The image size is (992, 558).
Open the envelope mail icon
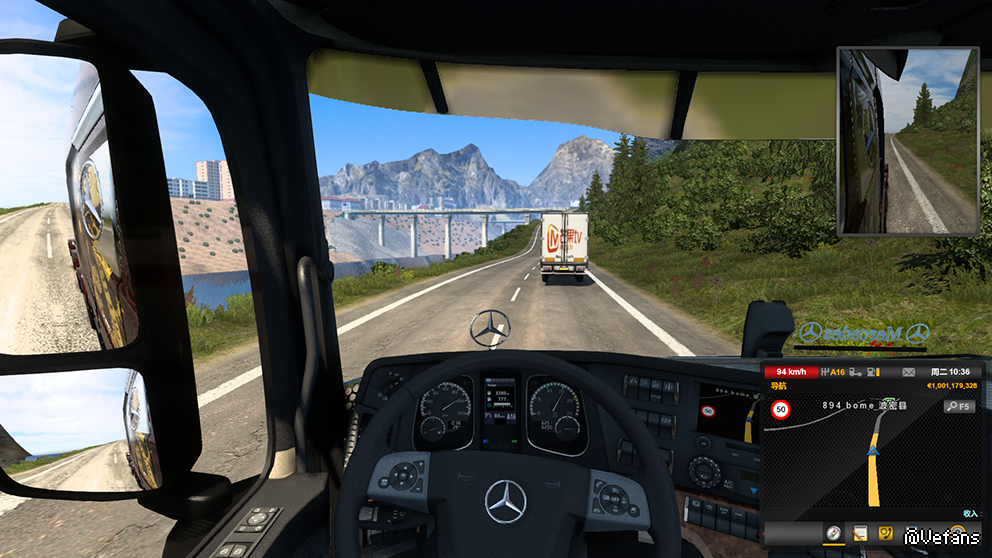coord(908,372)
